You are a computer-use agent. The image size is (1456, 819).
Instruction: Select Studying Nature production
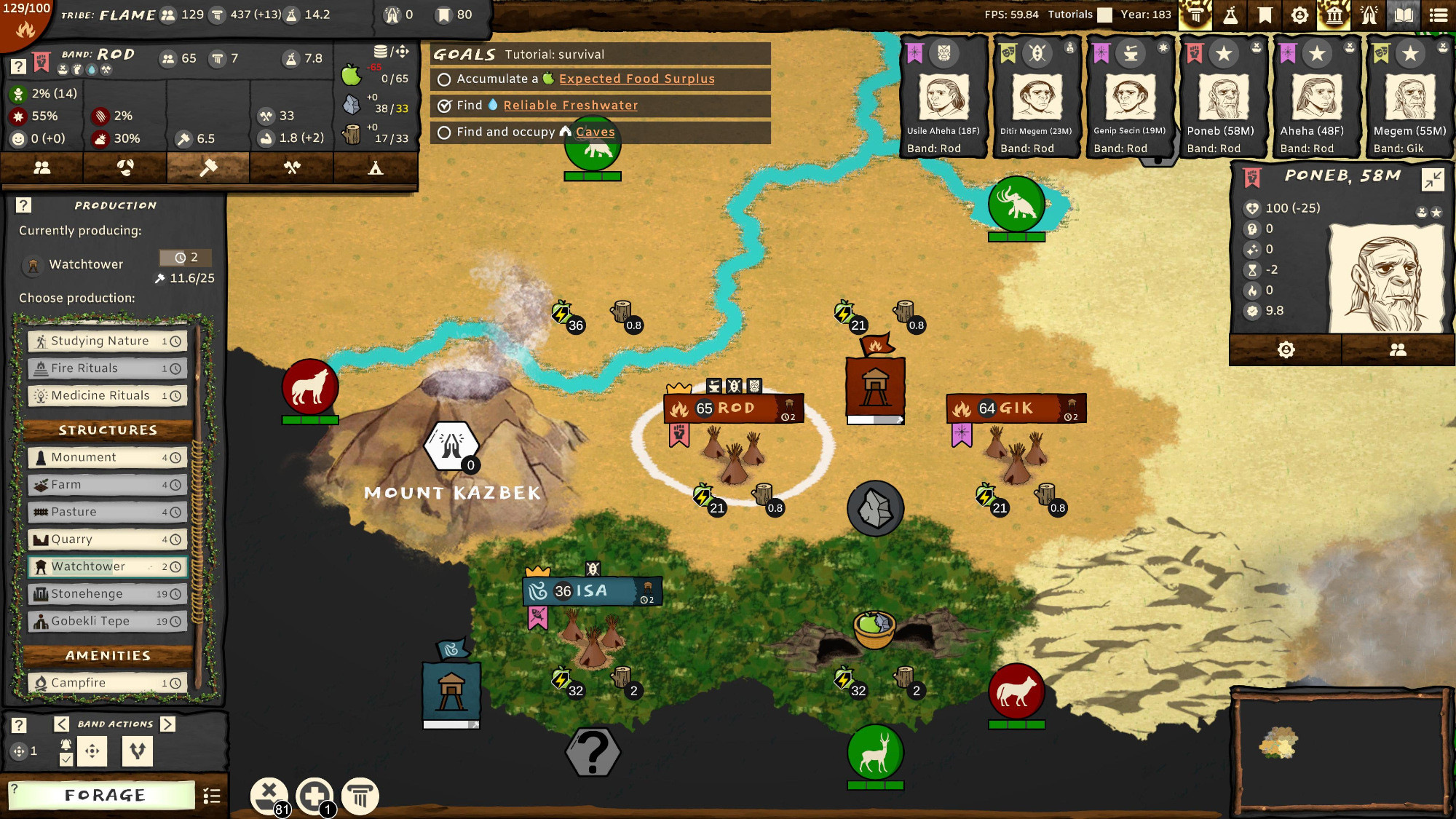click(x=108, y=341)
